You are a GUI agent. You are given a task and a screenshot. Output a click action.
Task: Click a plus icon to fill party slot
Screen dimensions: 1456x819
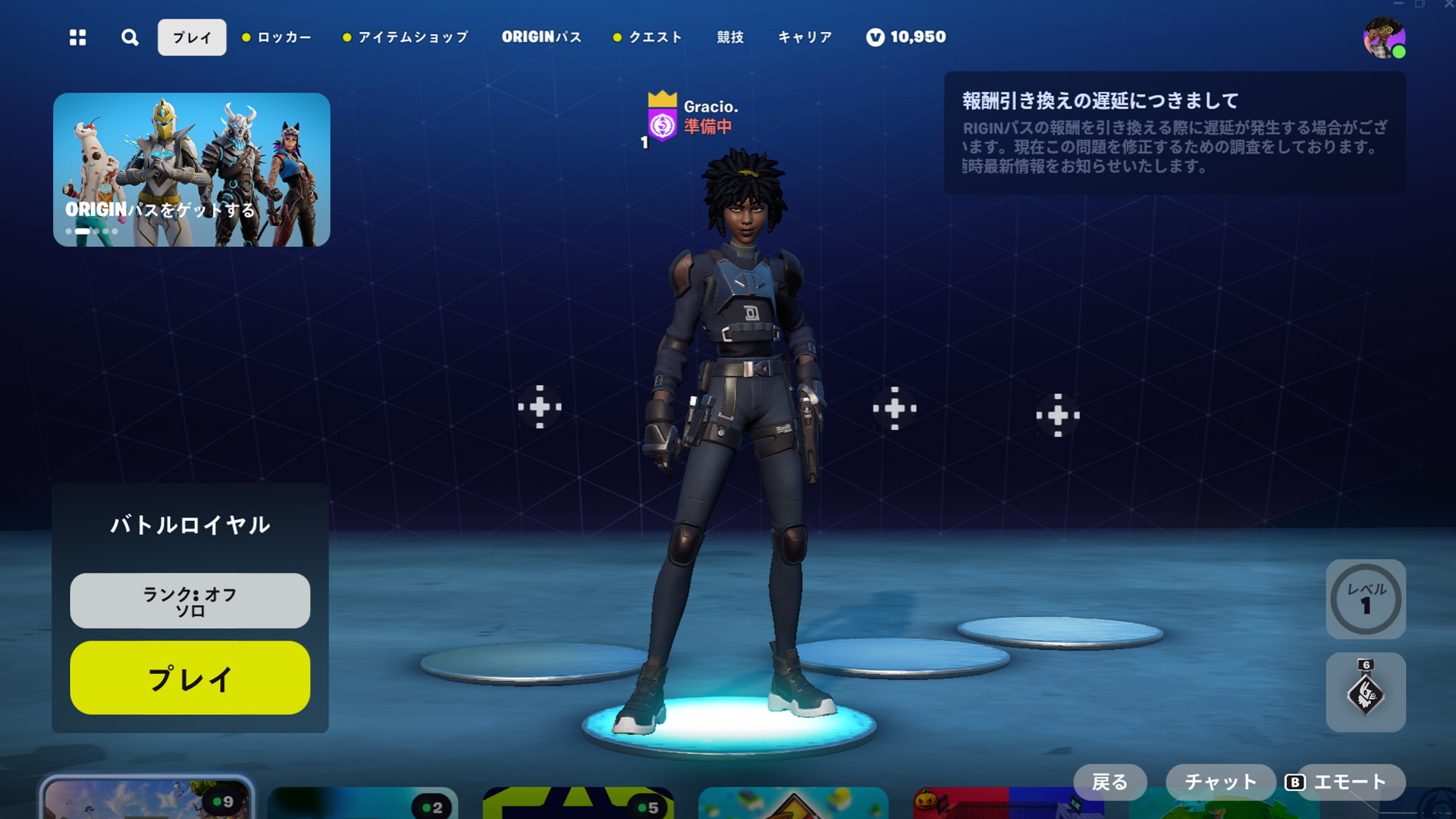pyautogui.click(x=538, y=407)
